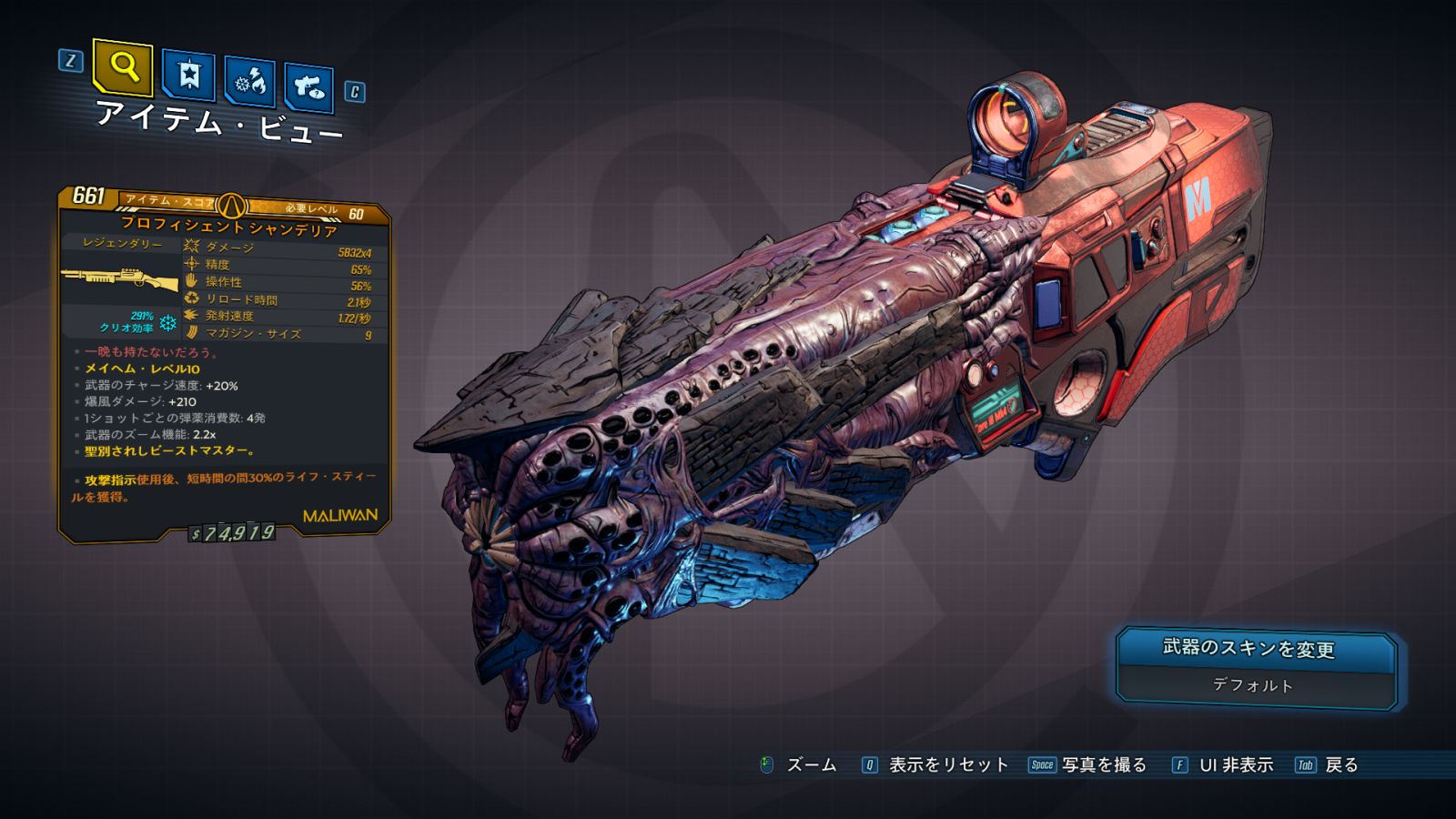Switch to the star banner tab
Image resolution: width=1456 pixels, height=819 pixels.
point(188,76)
